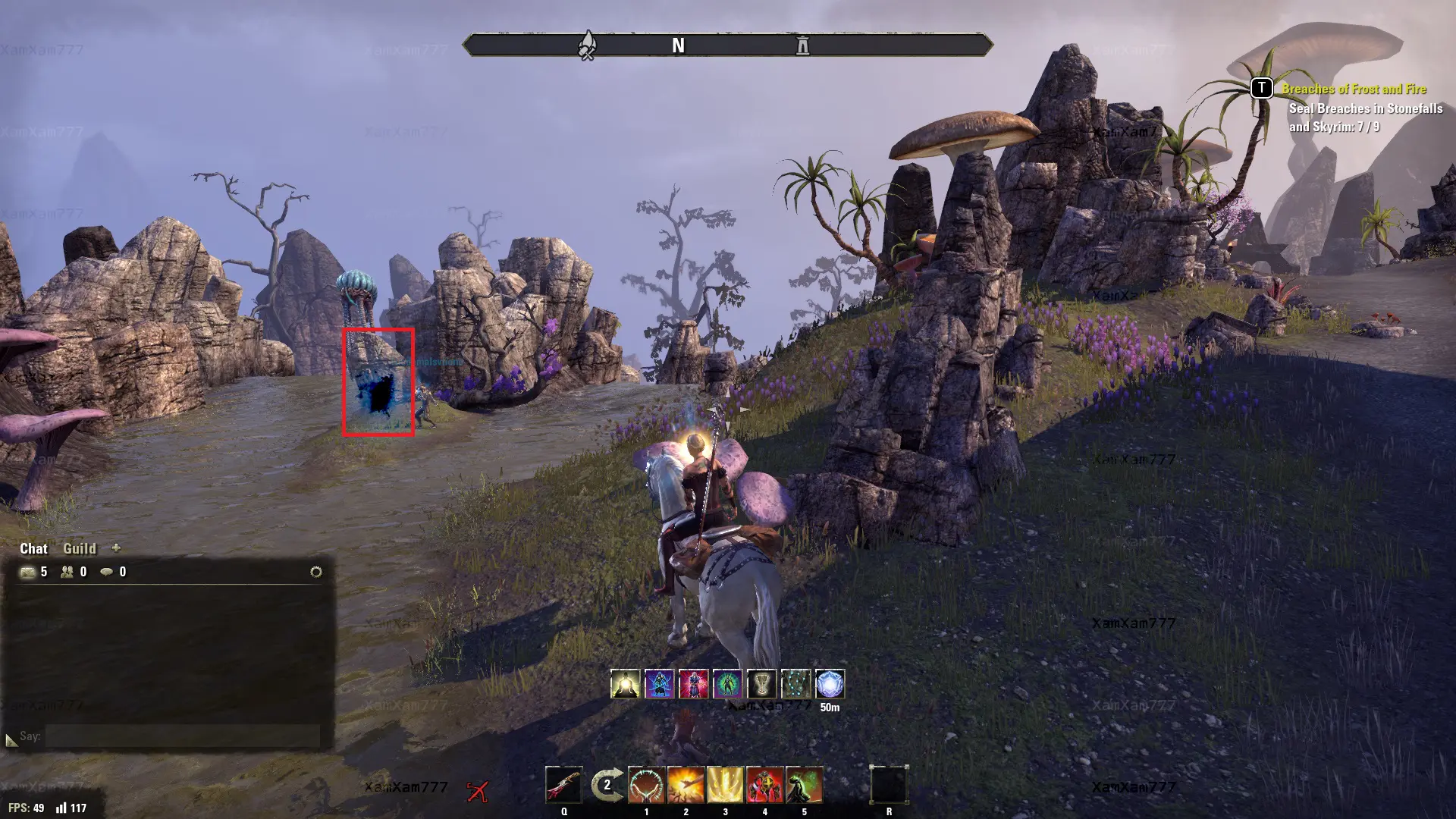The width and height of the screenshot is (1456, 819).
Task: Inspect the meditating figure buff icon
Action: click(626, 684)
